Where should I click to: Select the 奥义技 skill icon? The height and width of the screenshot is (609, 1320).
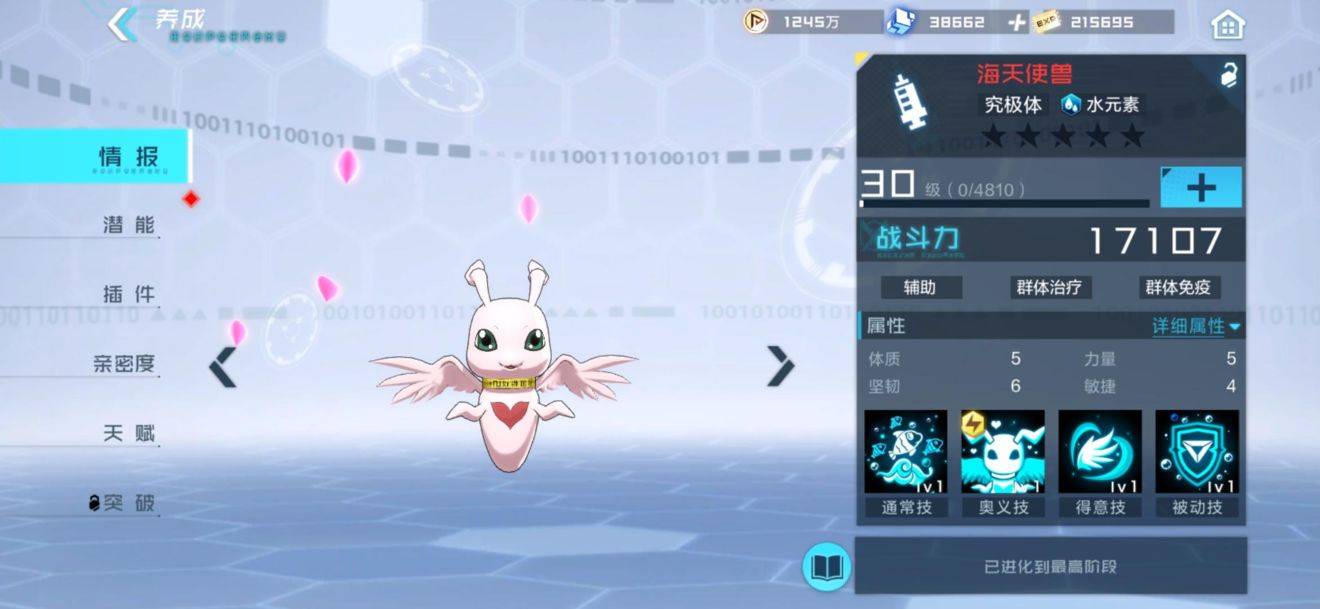(1003, 452)
